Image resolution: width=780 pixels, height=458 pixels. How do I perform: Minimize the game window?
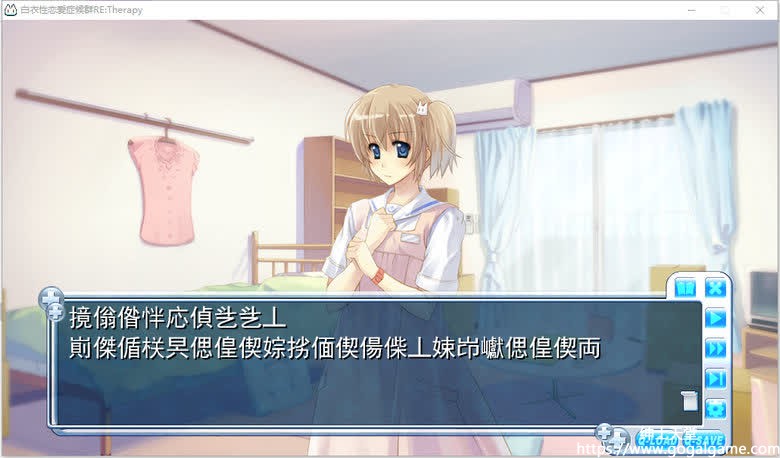(689, 9)
